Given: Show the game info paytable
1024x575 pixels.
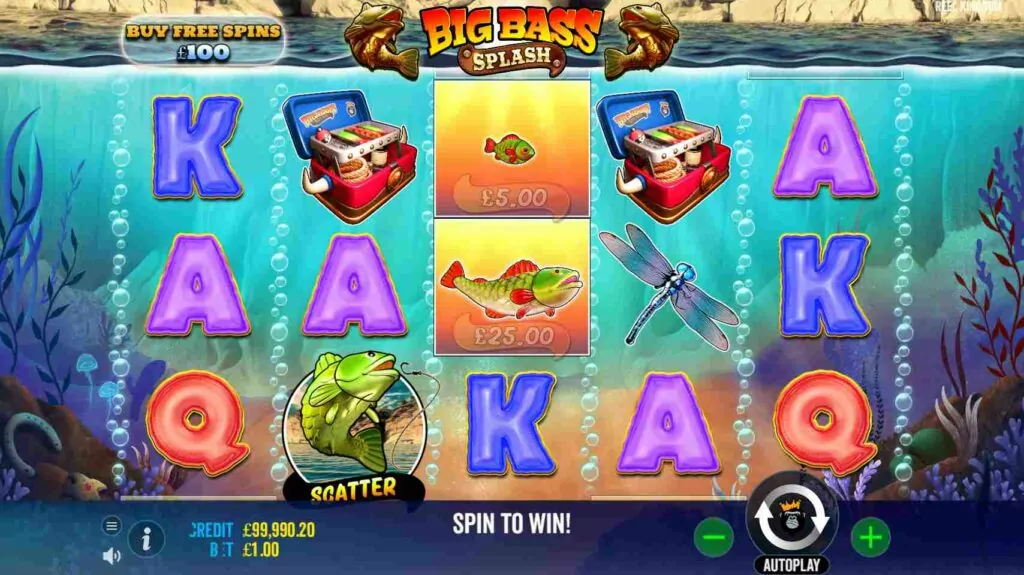Looking at the screenshot, I should pyautogui.click(x=147, y=539).
